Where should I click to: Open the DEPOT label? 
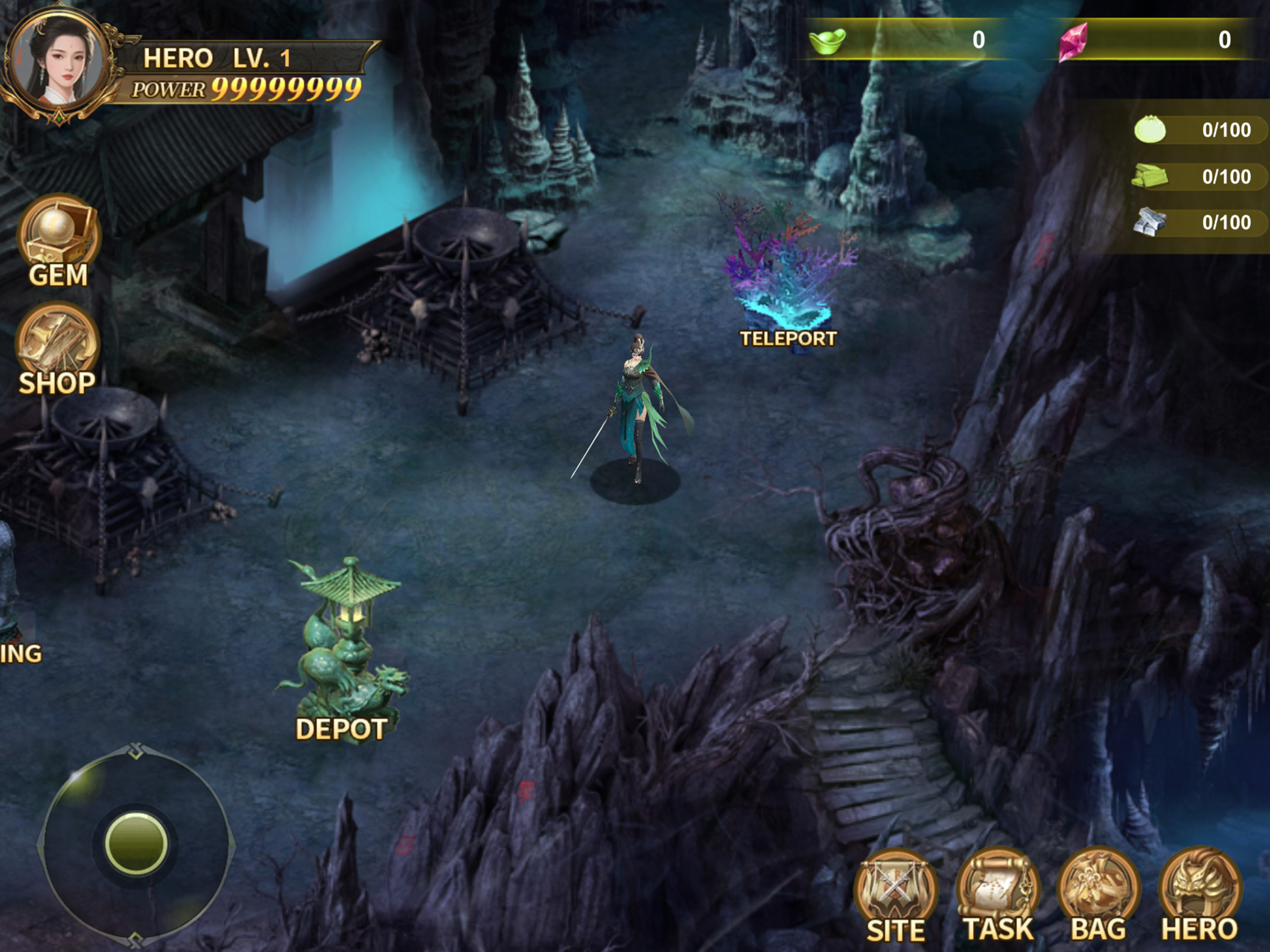(x=341, y=729)
